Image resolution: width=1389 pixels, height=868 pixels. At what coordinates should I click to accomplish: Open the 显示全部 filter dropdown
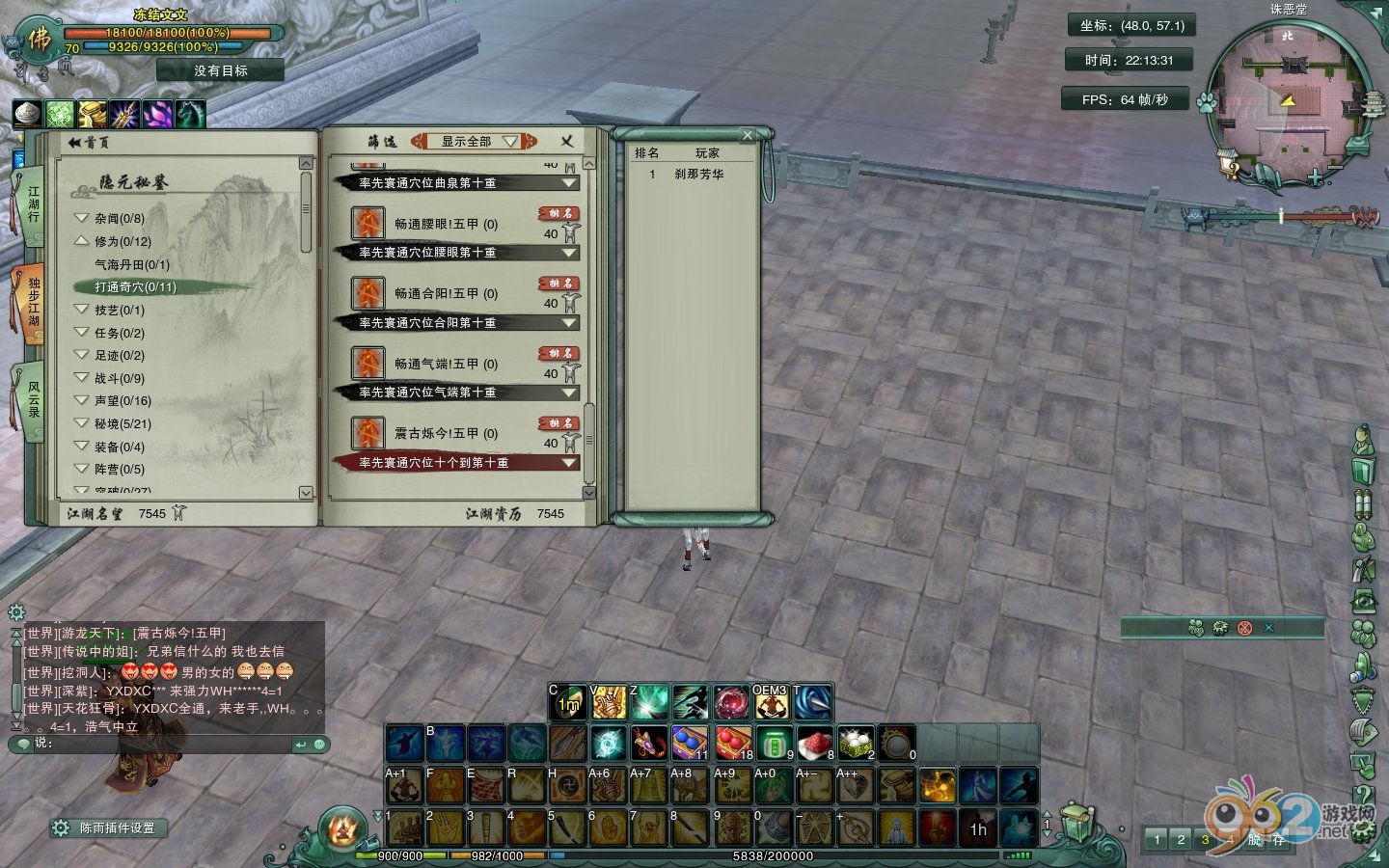[472, 140]
